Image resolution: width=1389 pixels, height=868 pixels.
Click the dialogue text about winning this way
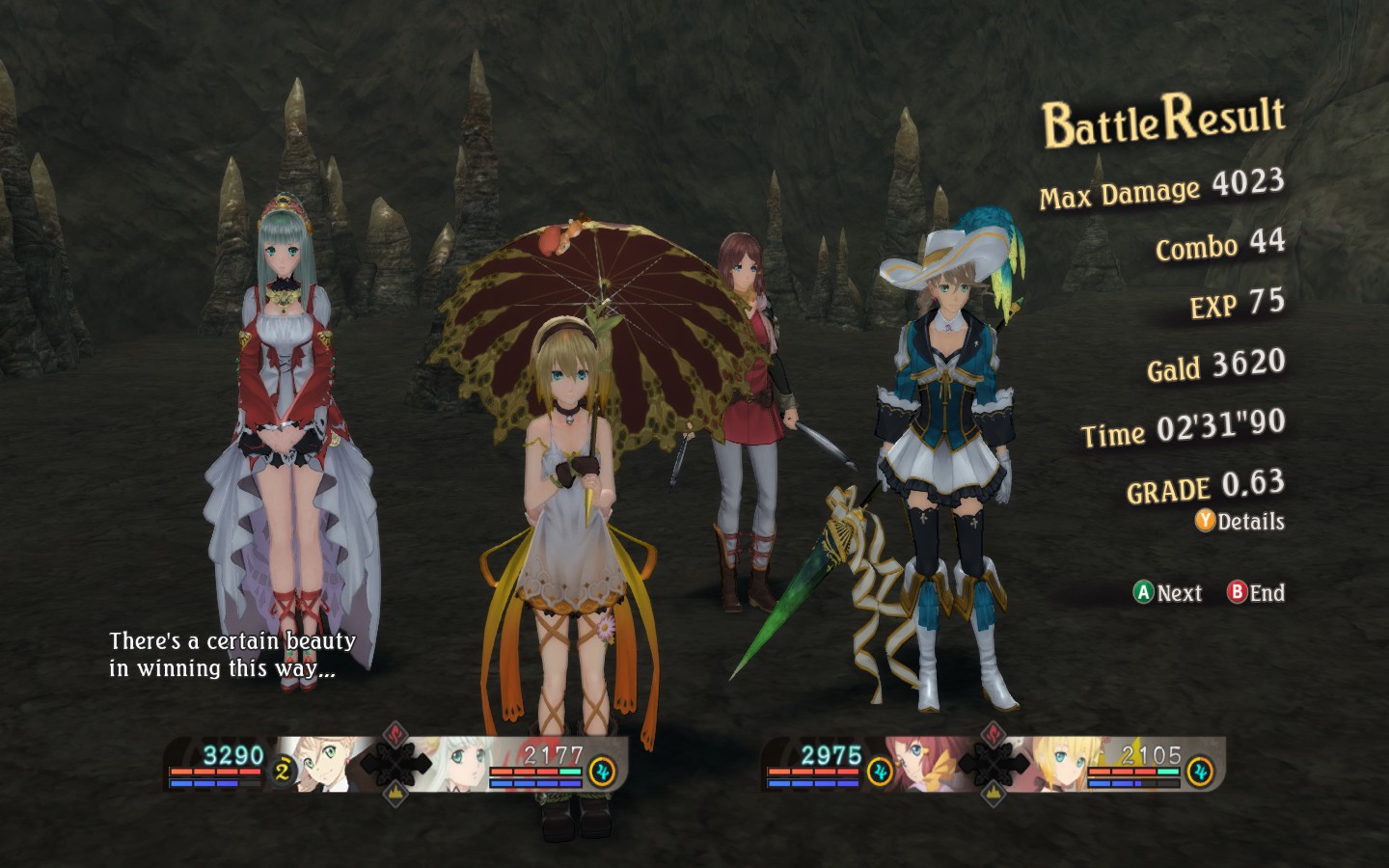[231, 653]
